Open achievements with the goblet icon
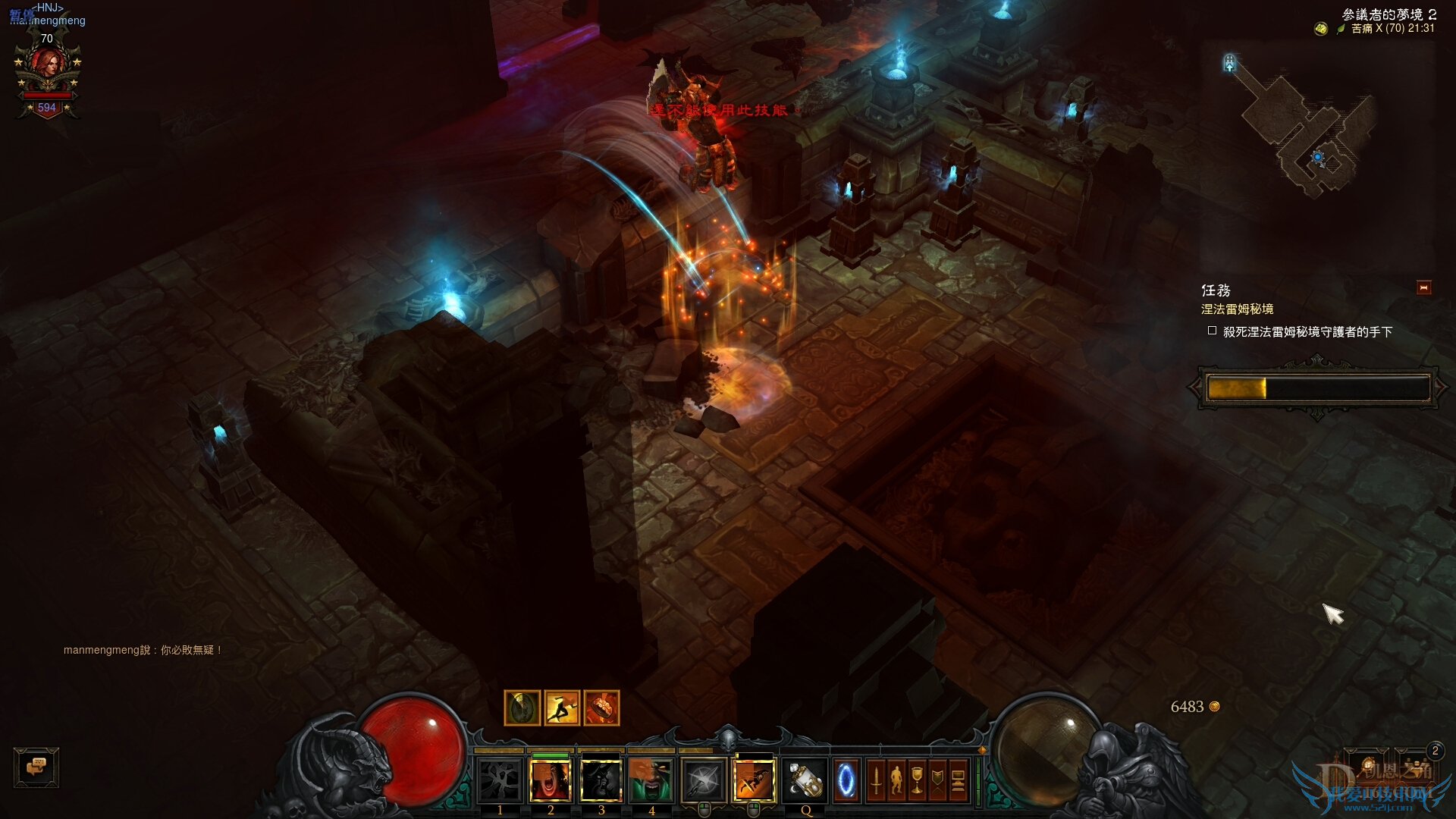 [917, 781]
